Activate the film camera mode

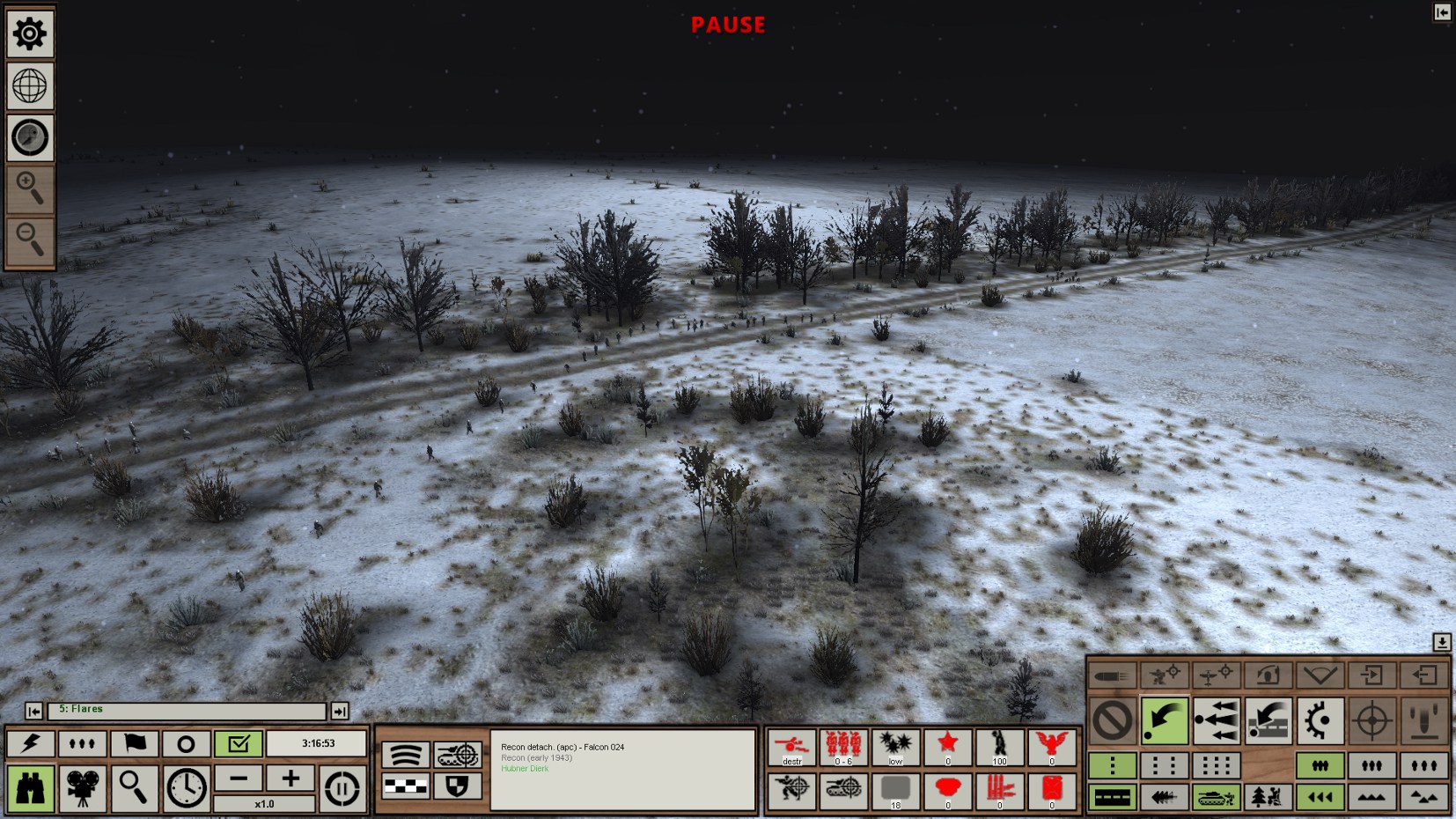click(x=82, y=786)
